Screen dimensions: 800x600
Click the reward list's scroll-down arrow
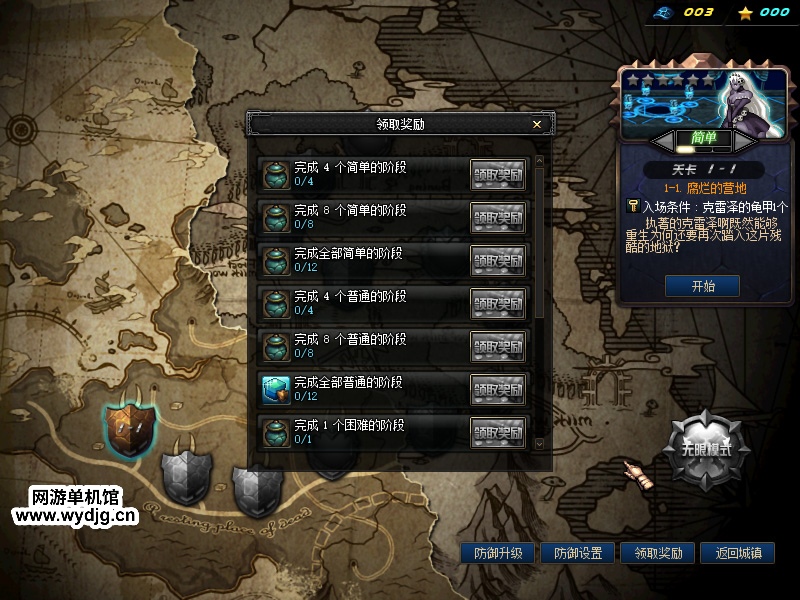tap(540, 443)
